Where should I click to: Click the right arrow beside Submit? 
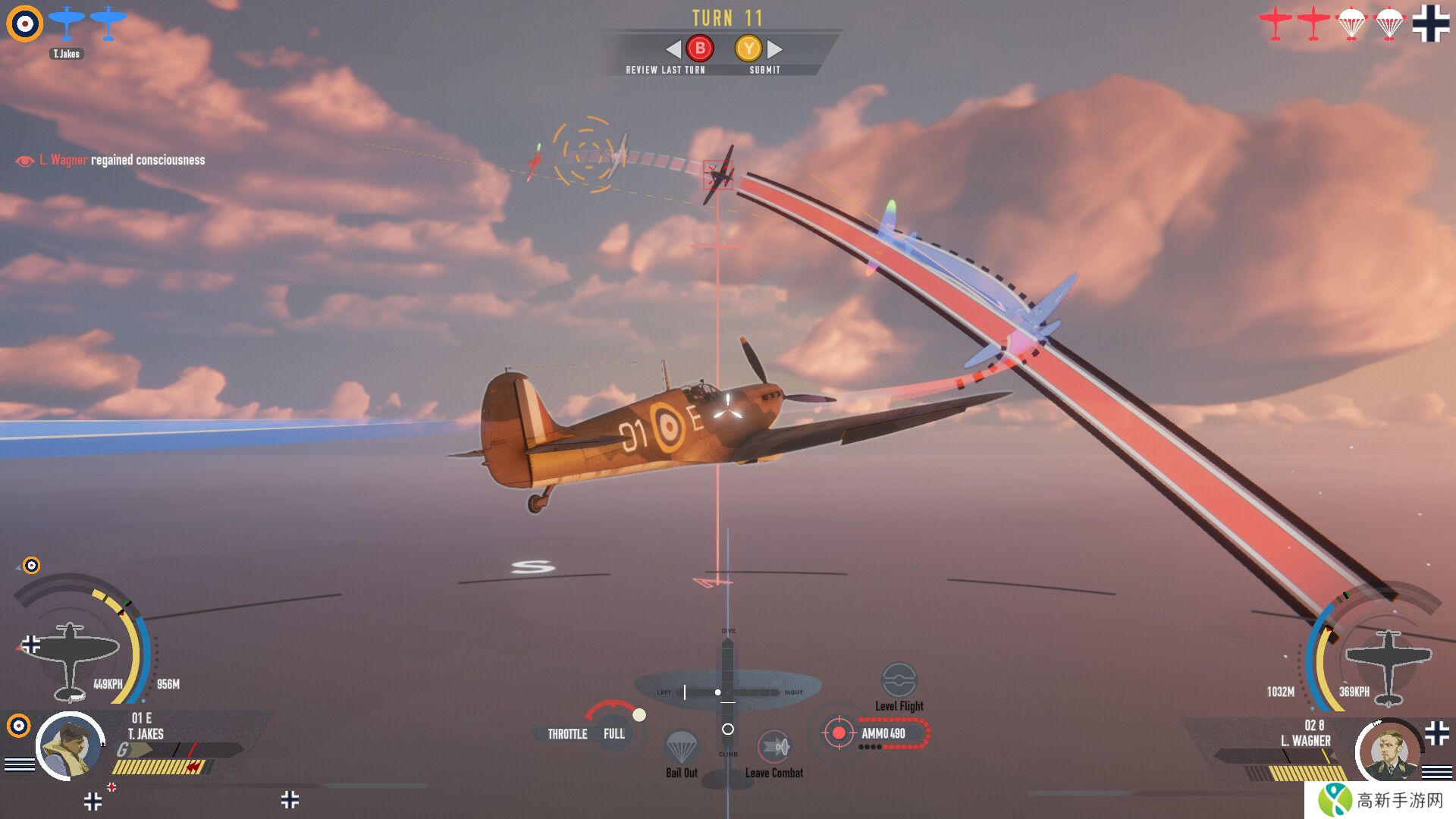coord(775,49)
